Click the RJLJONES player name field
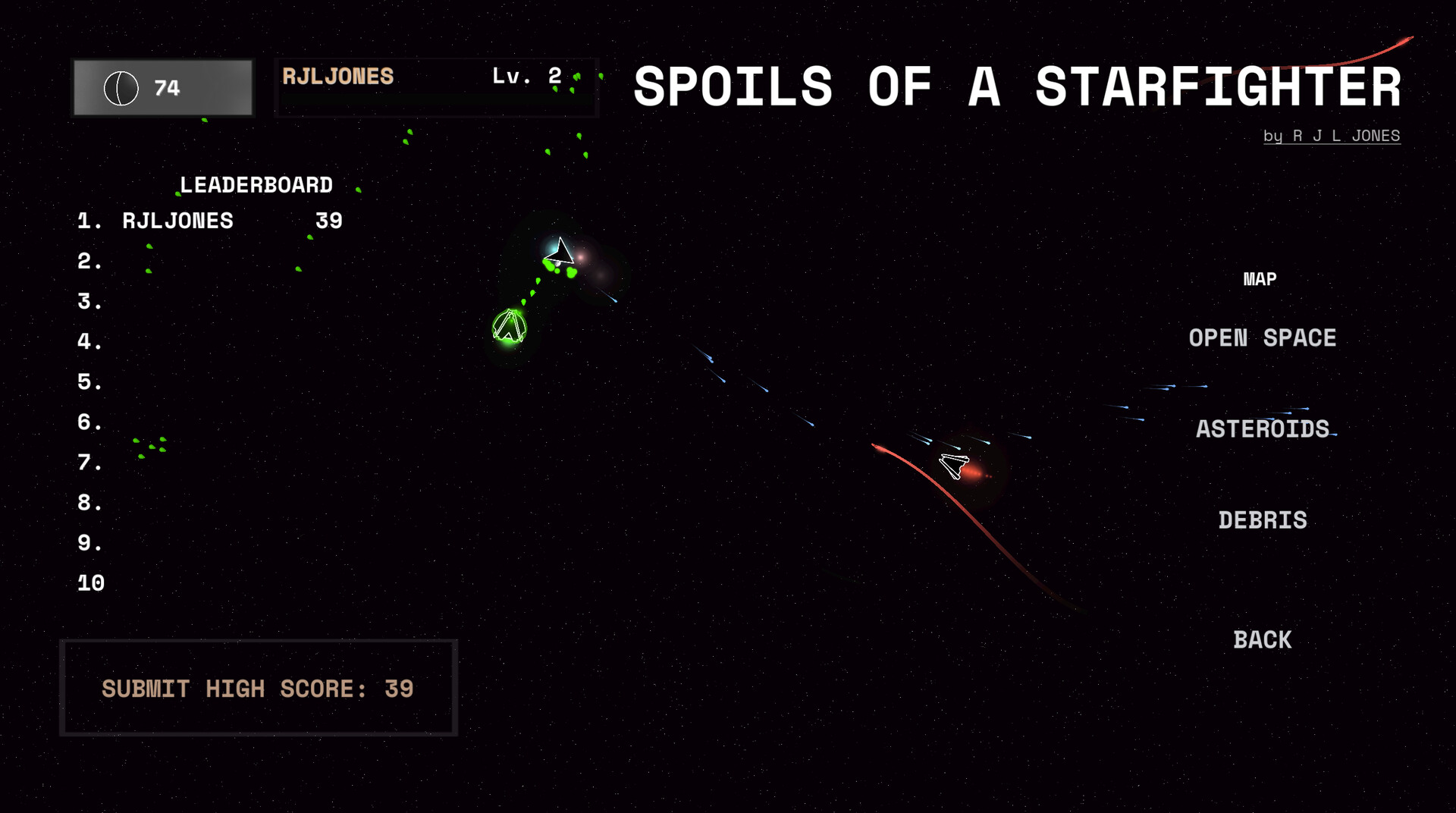The height and width of the screenshot is (813, 1456). pos(339,76)
